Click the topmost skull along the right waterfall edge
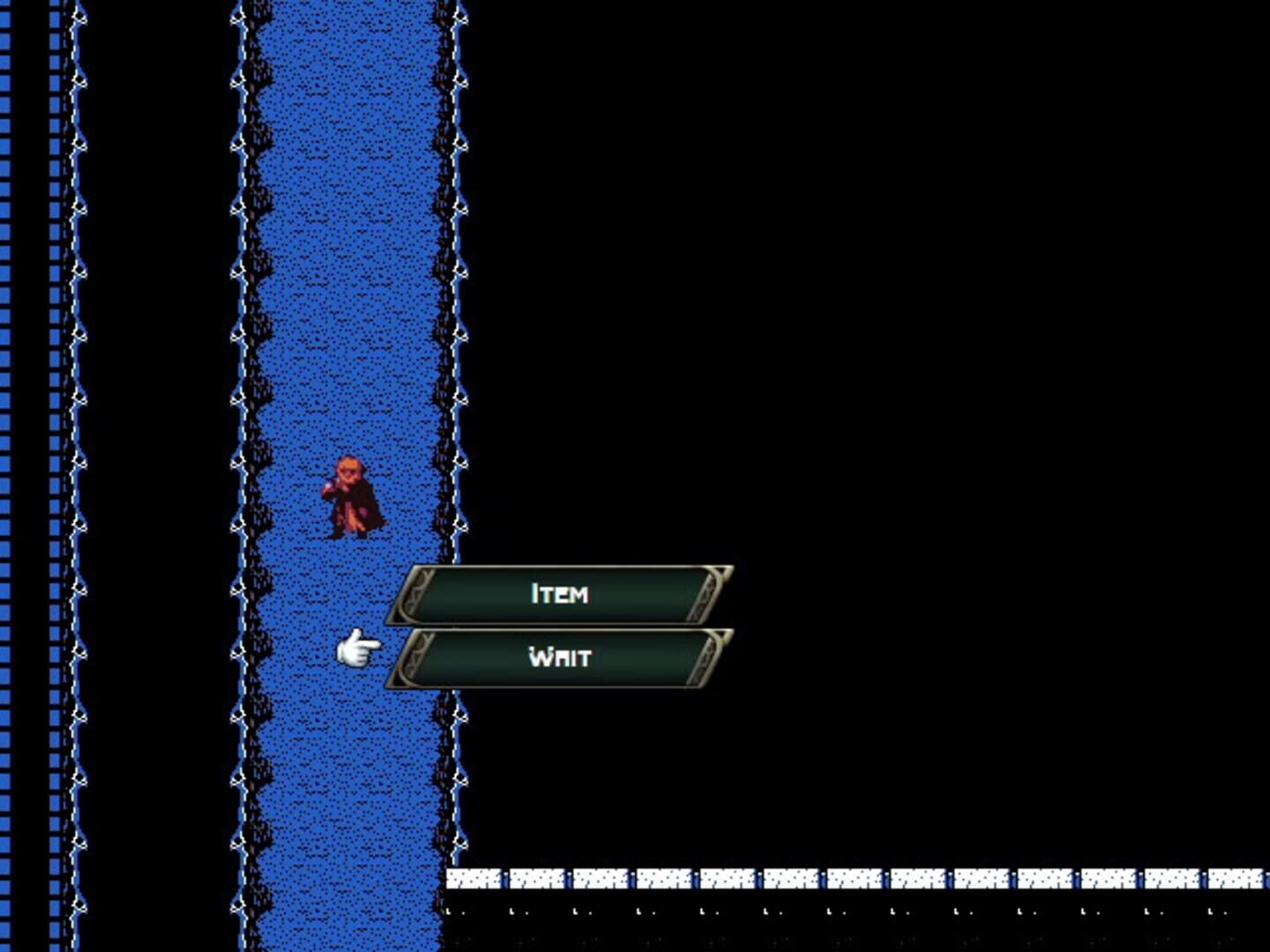 pyautogui.click(x=459, y=16)
